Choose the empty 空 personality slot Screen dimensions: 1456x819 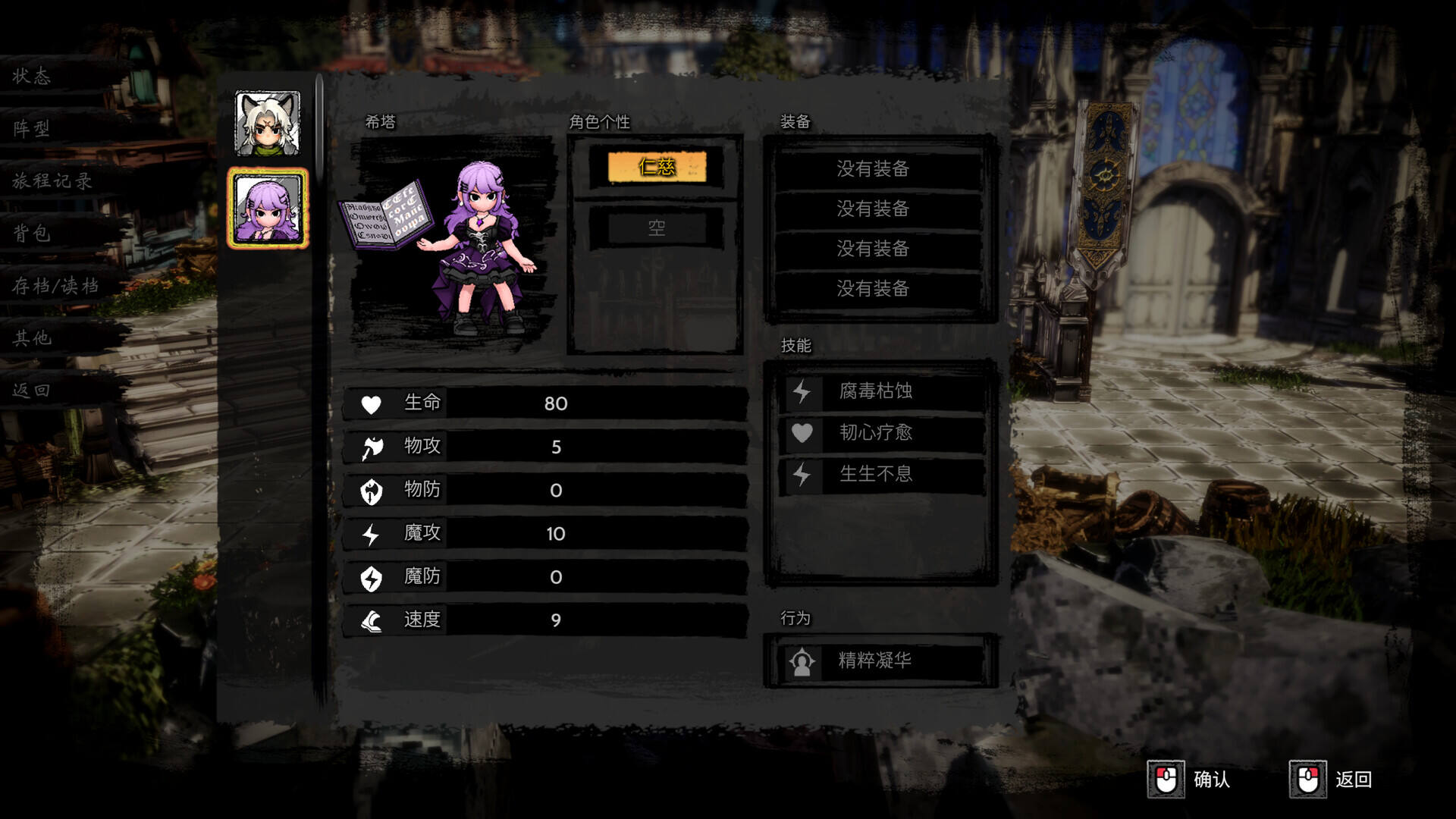pyautogui.click(x=657, y=227)
